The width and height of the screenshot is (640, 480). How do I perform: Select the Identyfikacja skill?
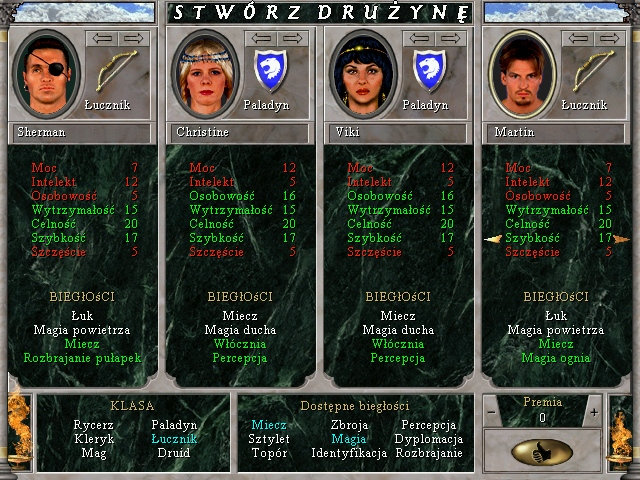(348, 453)
